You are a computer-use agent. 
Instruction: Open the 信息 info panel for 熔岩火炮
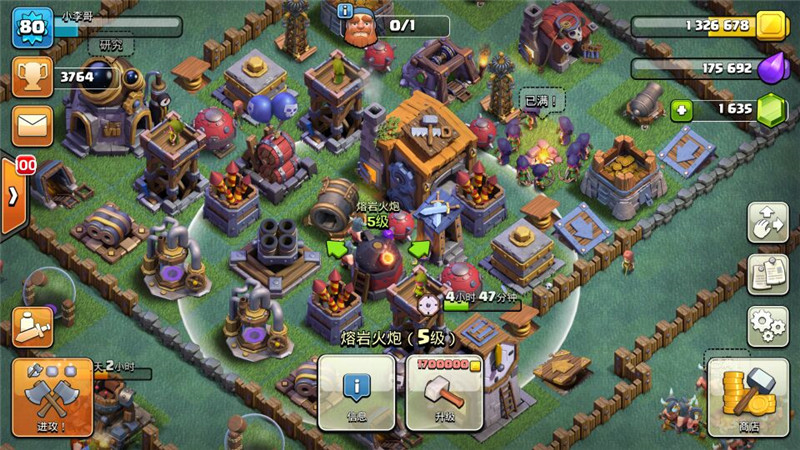tap(357, 393)
